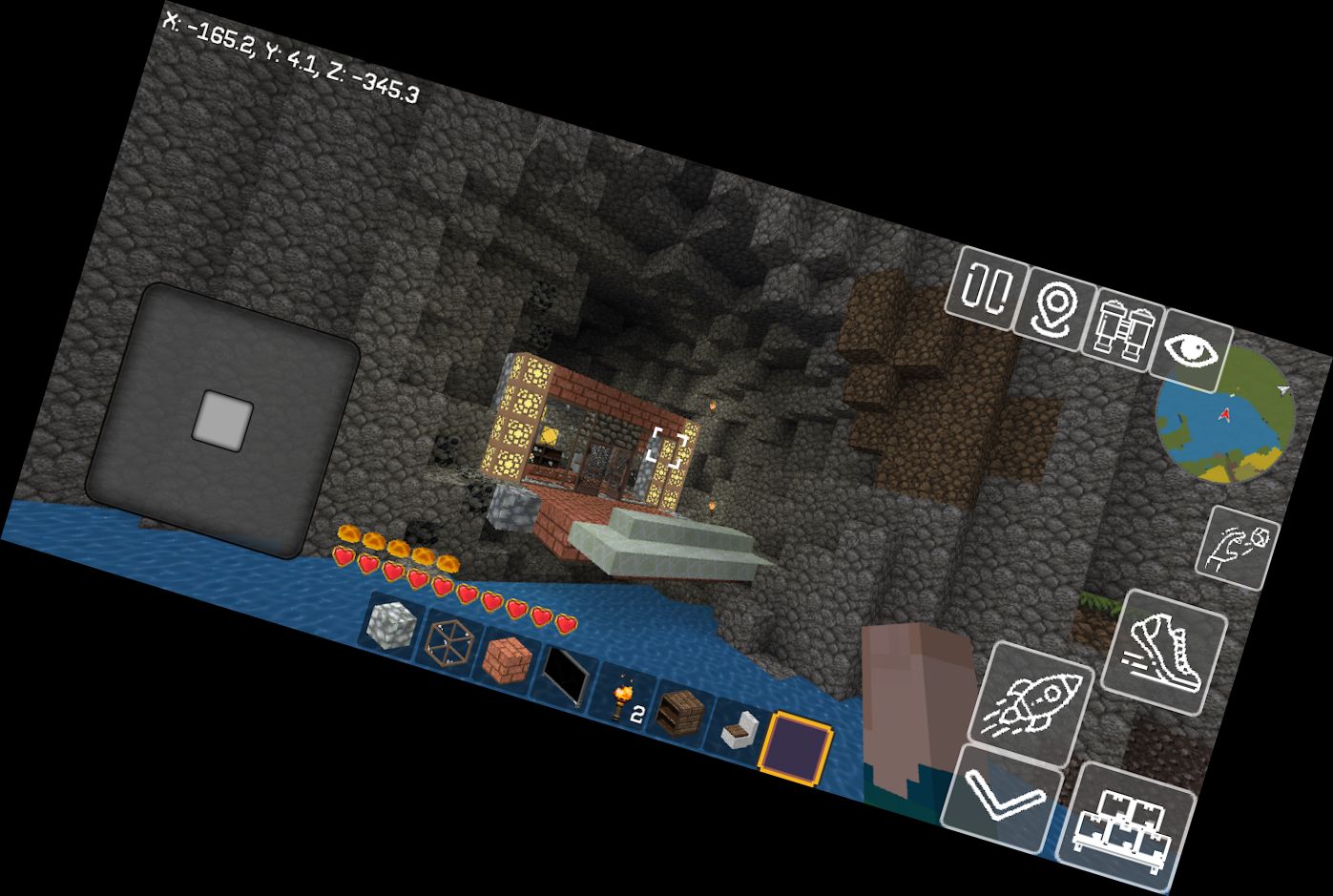Tap the descend down-arrow button
Viewport: 1333px width, 896px height.
click(1001, 797)
